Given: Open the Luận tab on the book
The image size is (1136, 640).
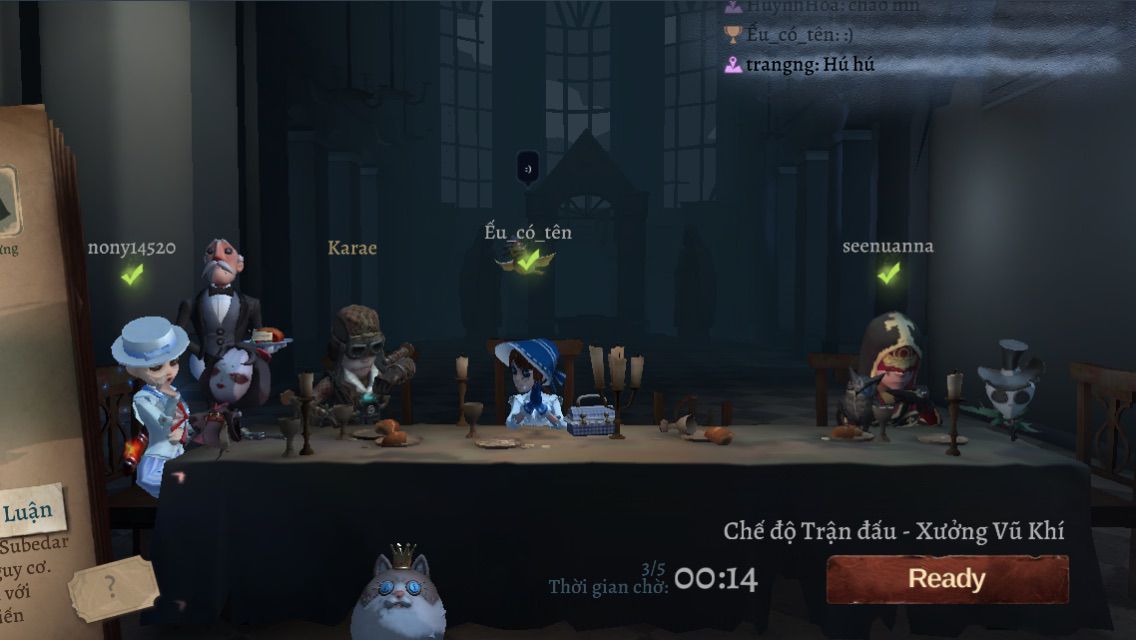Looking at the screenshot, I should [x=29, y=513].
